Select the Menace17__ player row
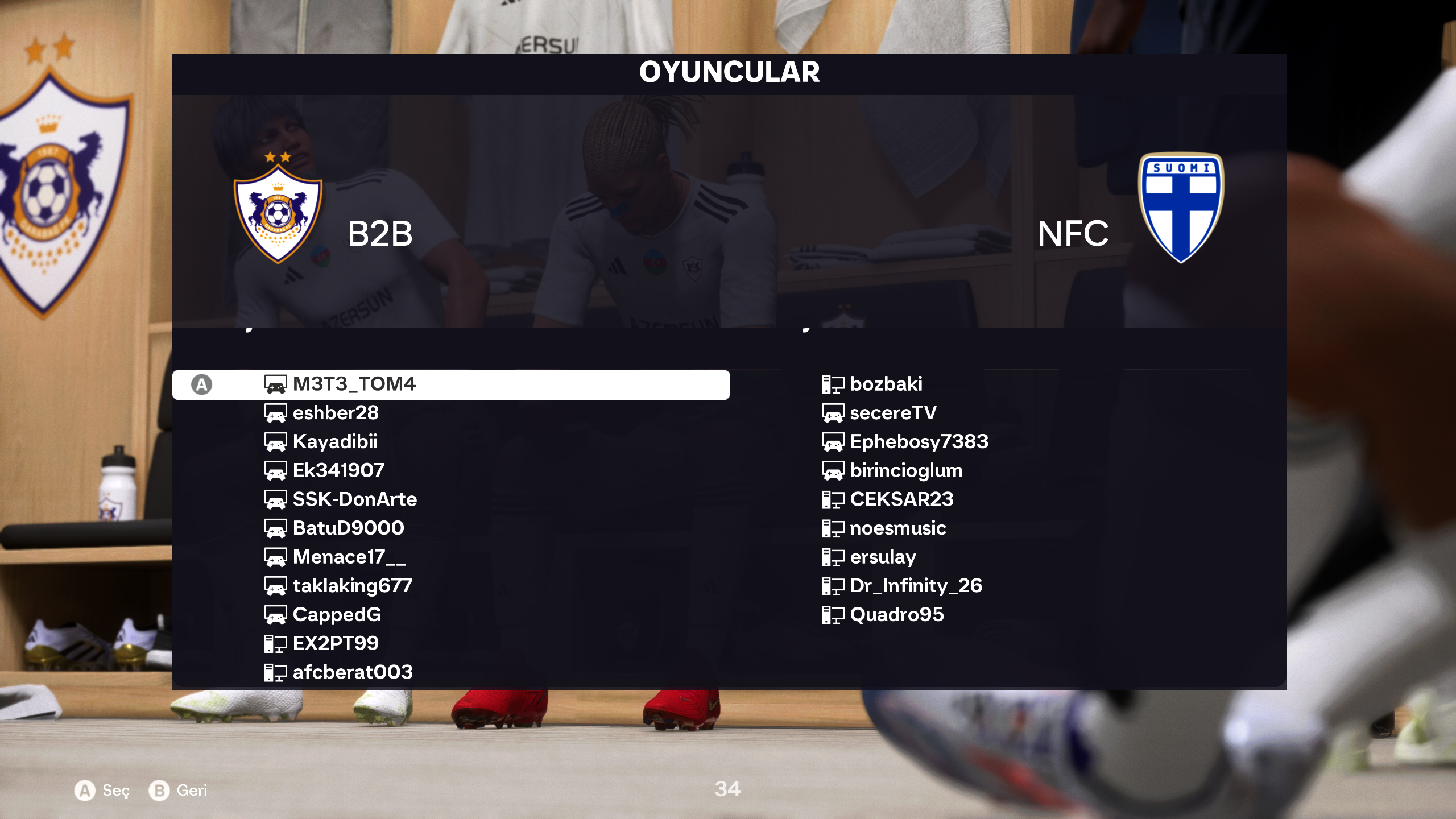 [349, 557]
